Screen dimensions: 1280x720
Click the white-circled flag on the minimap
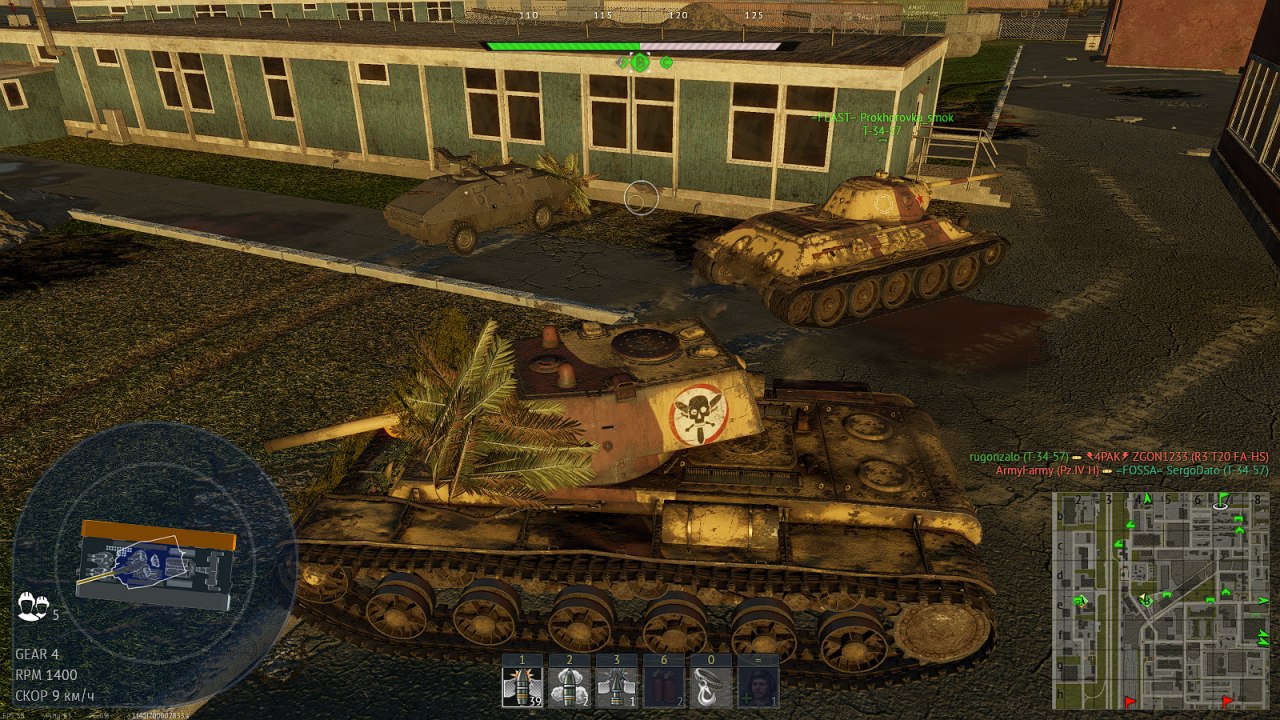[x=1221, y=501]
